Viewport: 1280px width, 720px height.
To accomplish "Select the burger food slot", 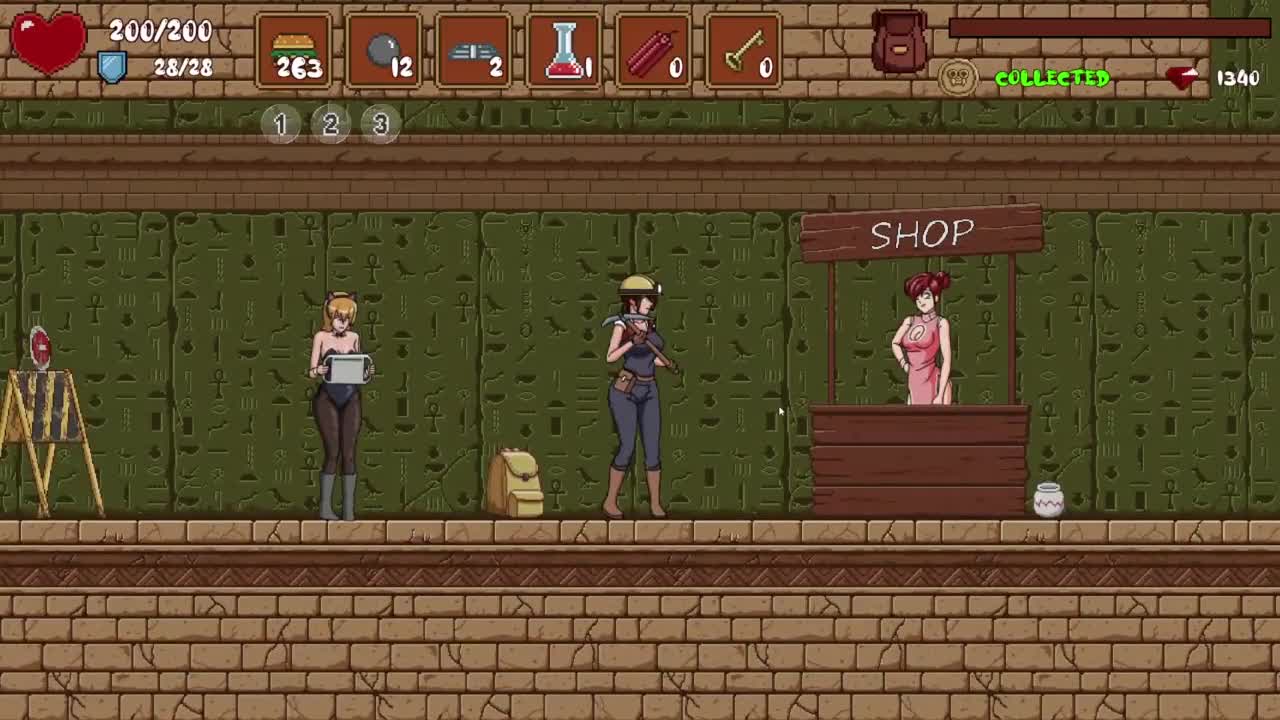I will 294,52.
